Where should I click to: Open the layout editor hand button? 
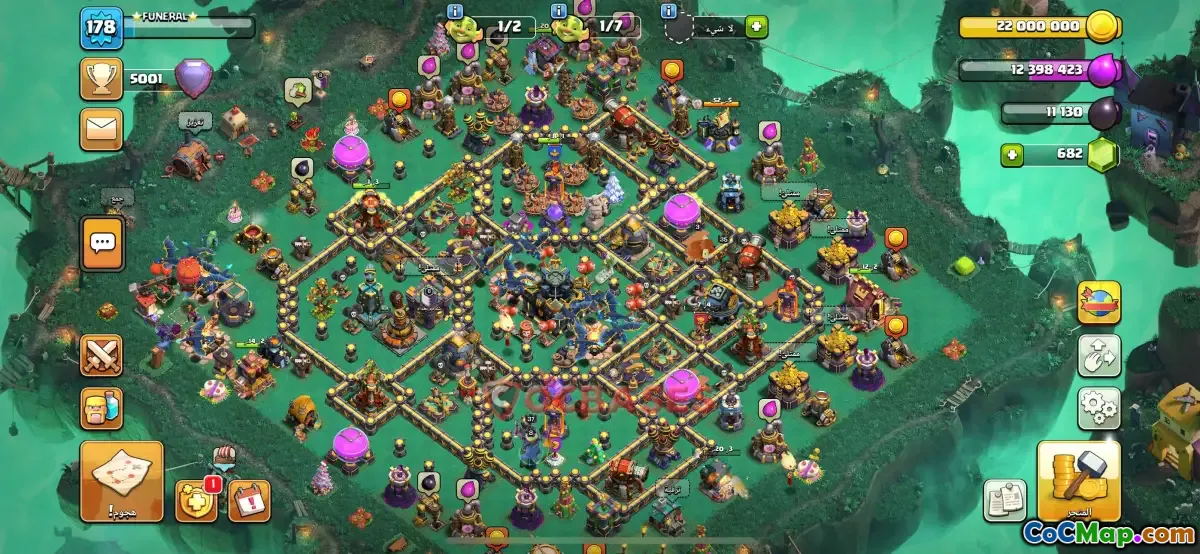pyautogui.click(x=1098, y=355)
